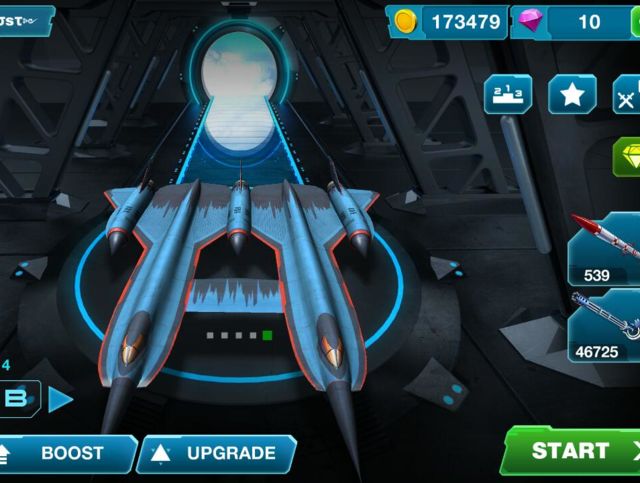Click the gold coin balance panel

pyautogui.click(x=447, y=21)
